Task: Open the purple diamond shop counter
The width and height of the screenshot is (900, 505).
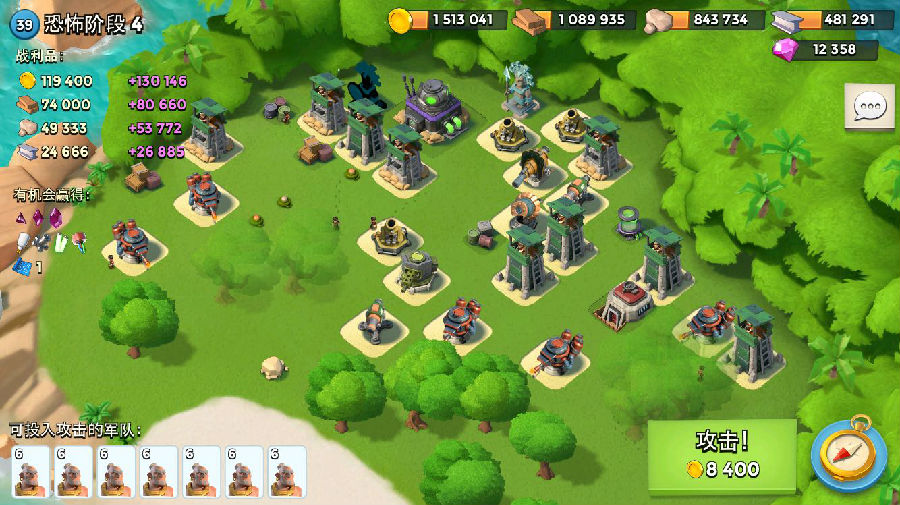Action: (x=826, y=50)
